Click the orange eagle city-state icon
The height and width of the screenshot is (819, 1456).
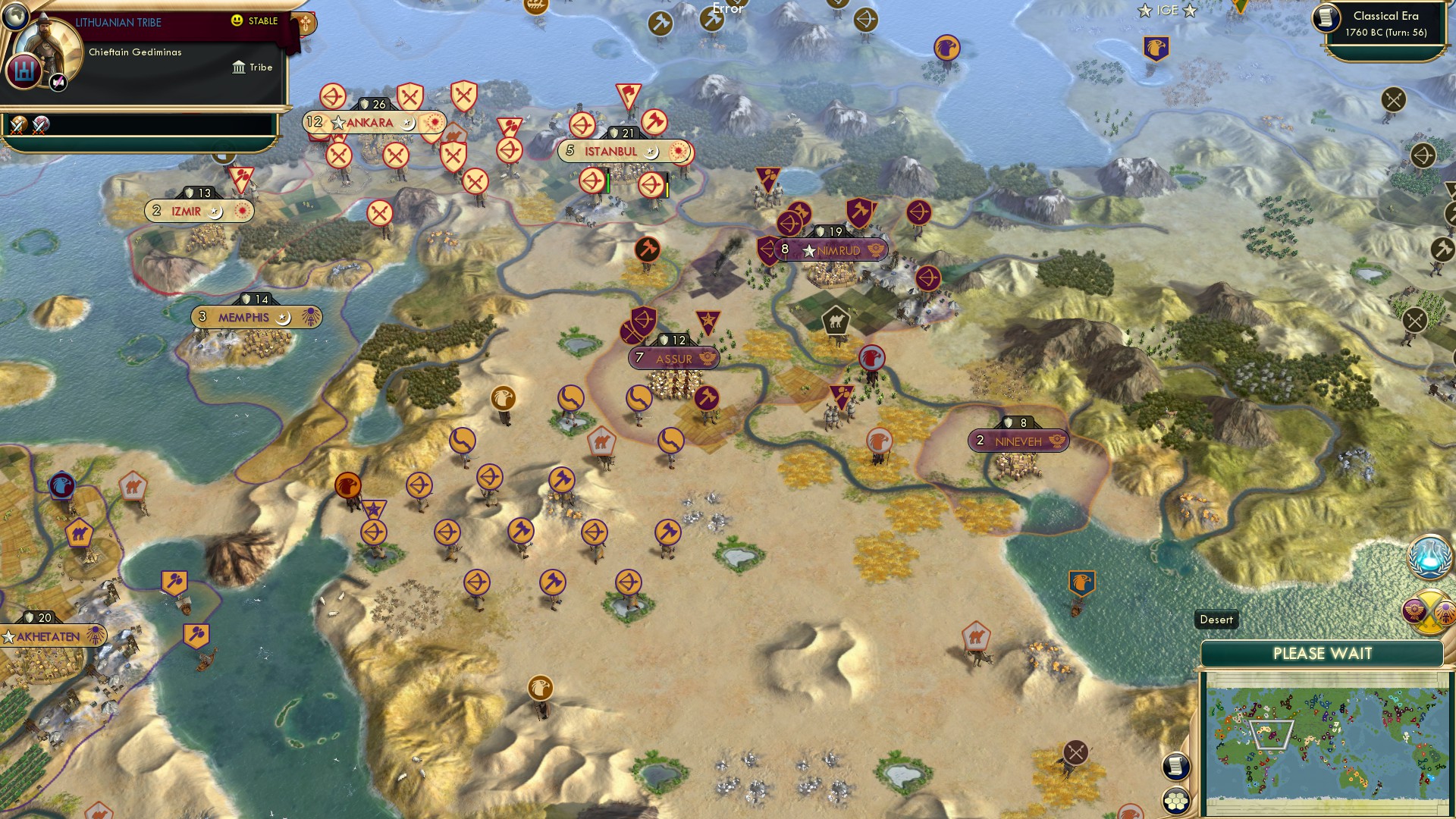(347, 485)
